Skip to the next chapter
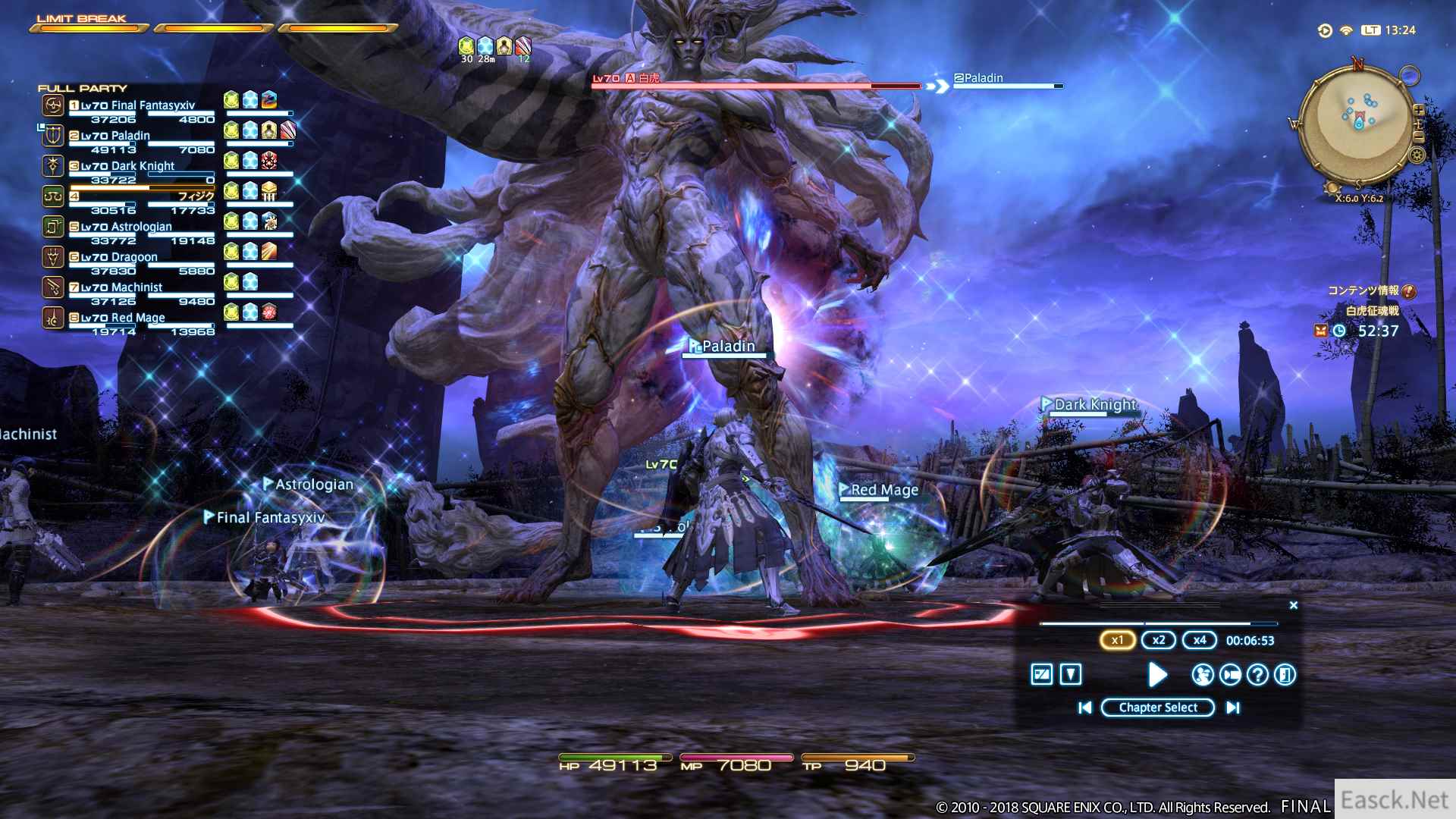The height and width of the screenshot is (819, 1456). (1233, 708)
